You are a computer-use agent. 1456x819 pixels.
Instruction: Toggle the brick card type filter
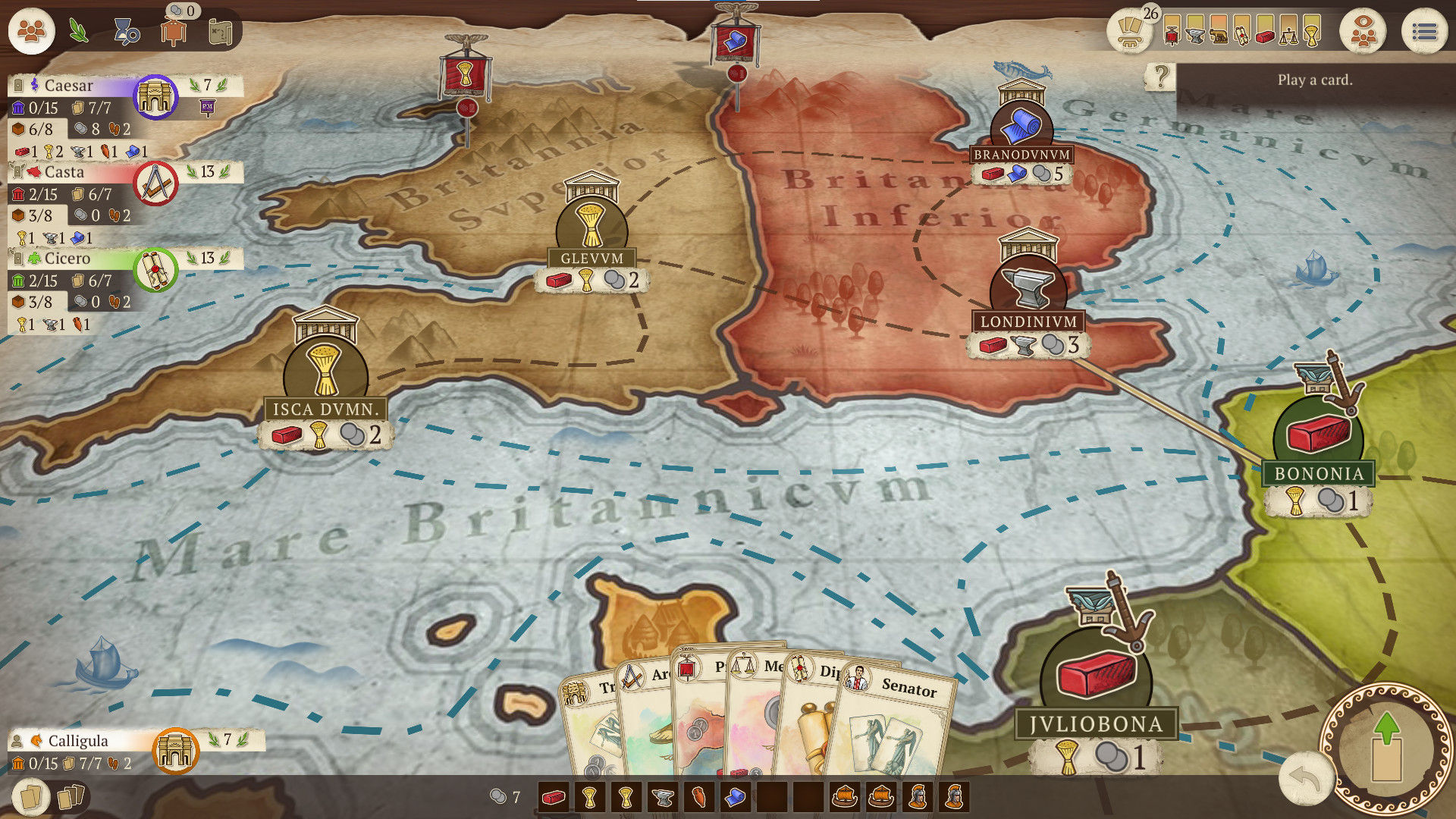tap(1266, 32)
